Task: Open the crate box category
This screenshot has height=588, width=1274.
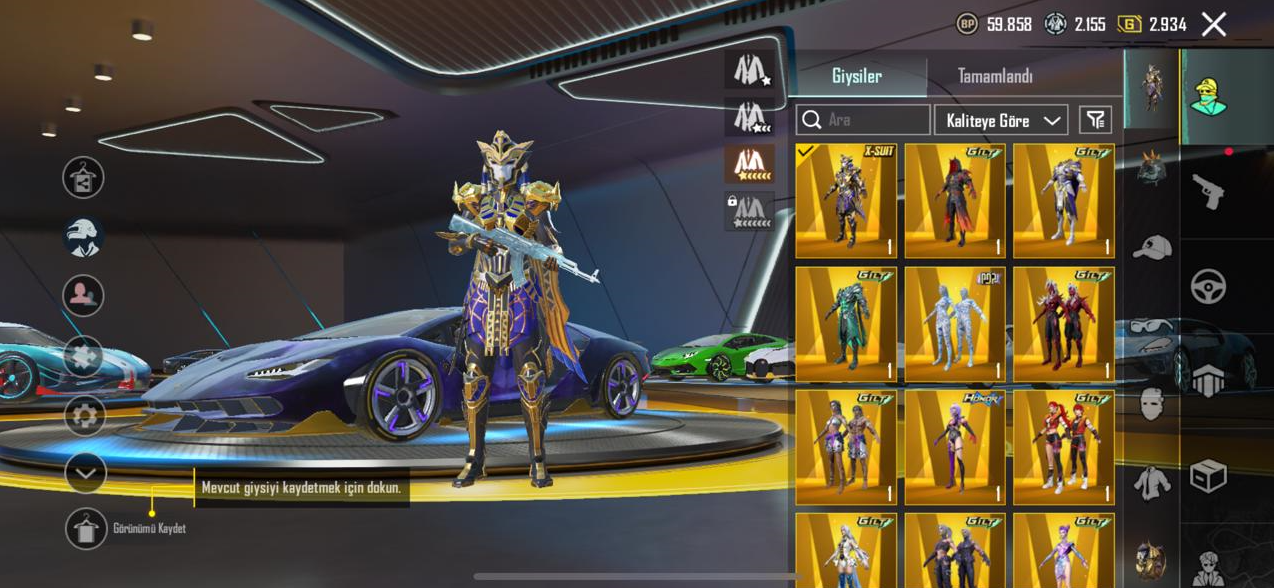Action: pyautogui.click(x=1208, y=477)
